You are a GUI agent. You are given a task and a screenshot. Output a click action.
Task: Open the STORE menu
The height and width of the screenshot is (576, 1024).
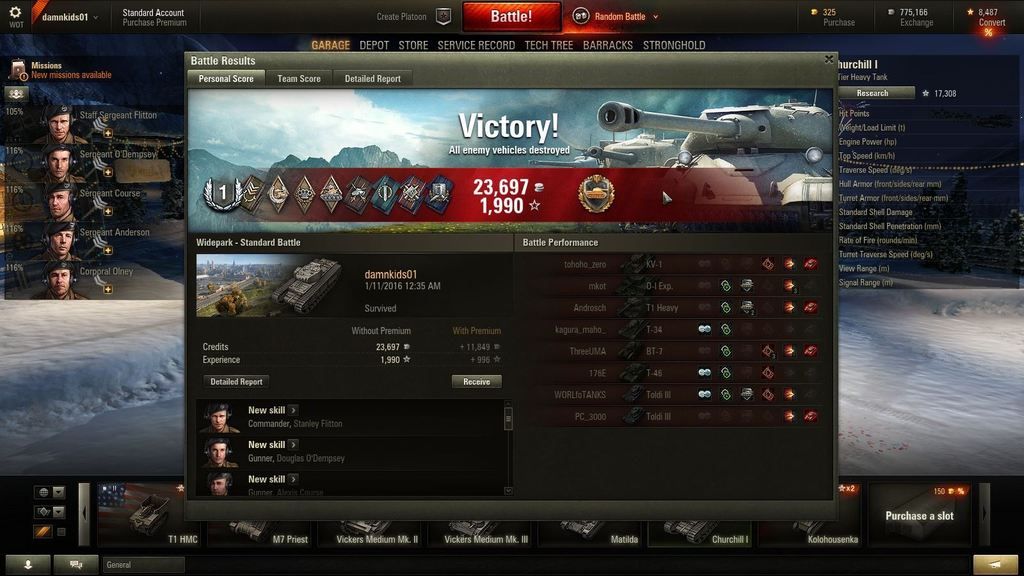[x=413, y=45]
